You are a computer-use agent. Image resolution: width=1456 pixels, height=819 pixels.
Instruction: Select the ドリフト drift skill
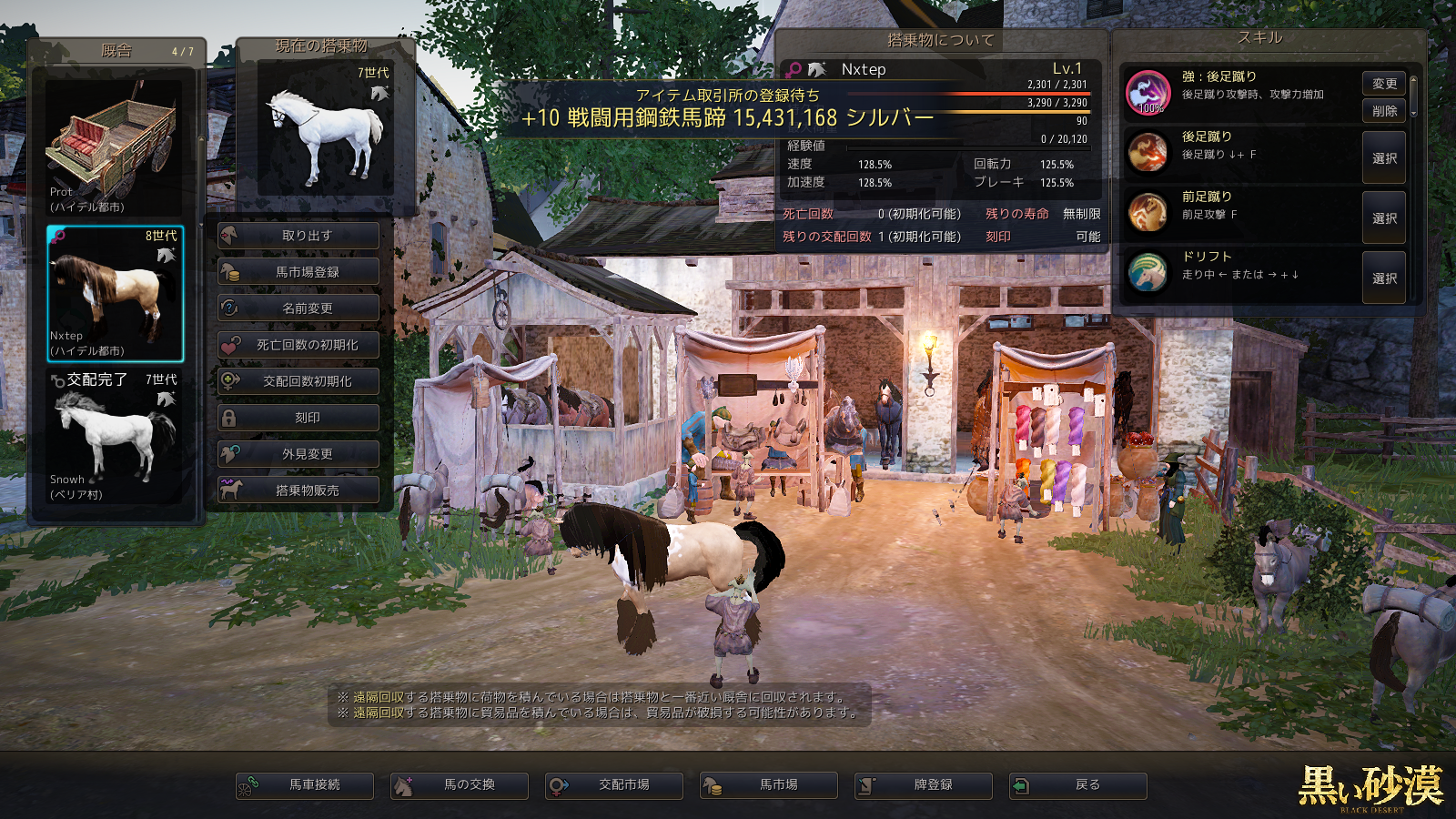coord(1384,278)
